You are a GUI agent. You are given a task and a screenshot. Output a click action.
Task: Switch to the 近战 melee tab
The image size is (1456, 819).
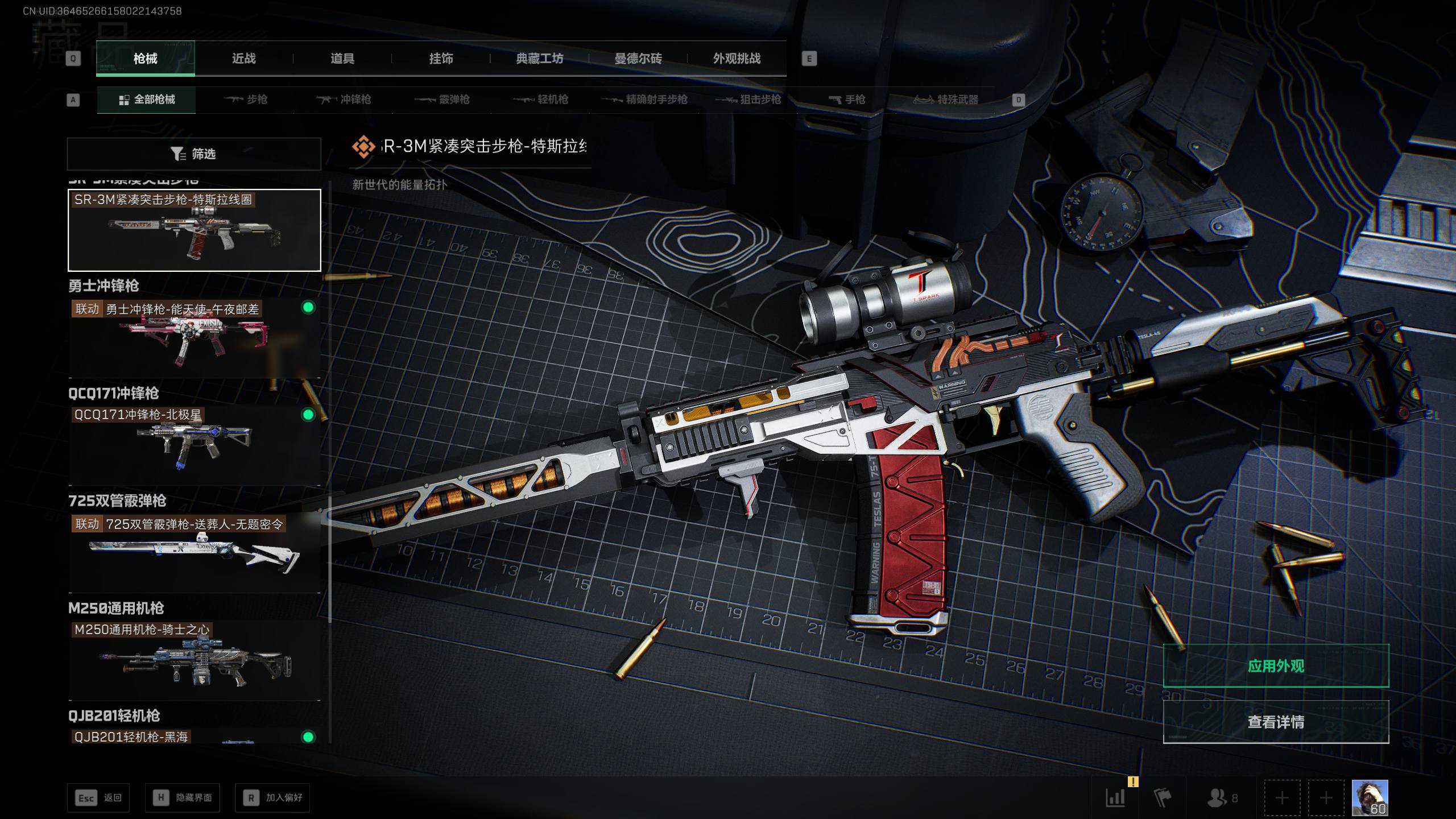click(243, 59)
